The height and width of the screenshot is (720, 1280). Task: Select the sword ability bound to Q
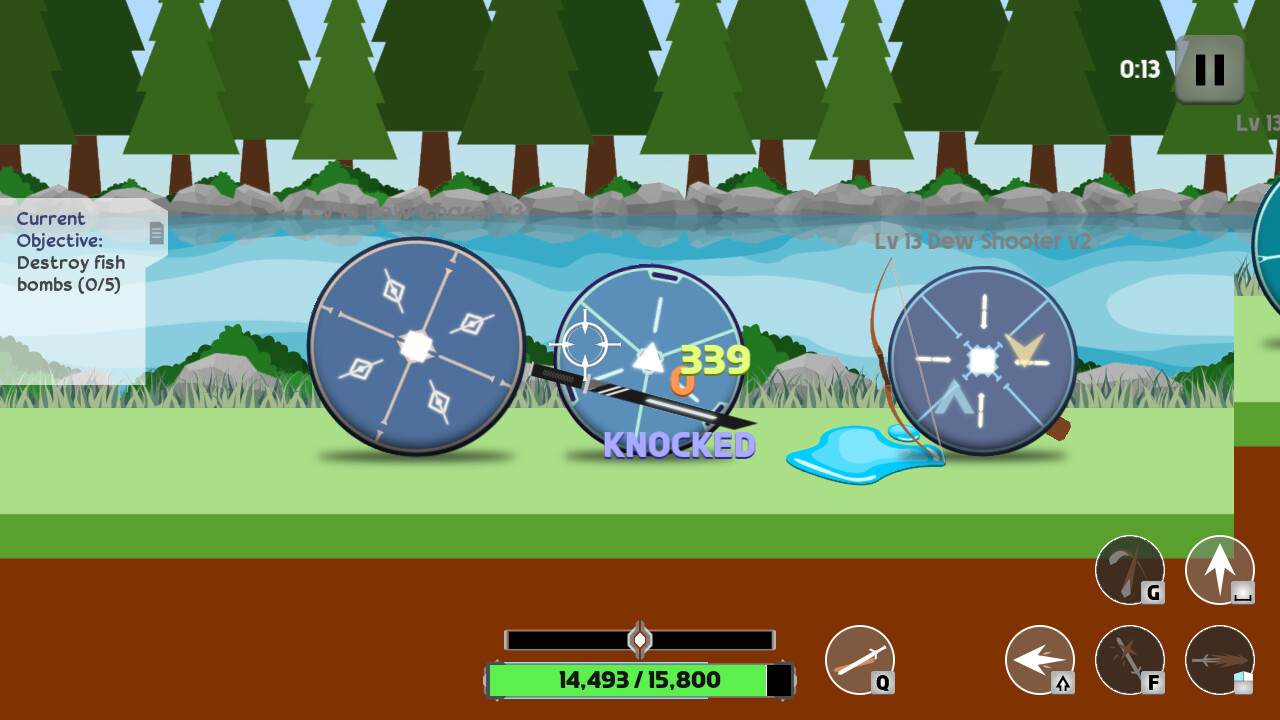pos(862,660)
